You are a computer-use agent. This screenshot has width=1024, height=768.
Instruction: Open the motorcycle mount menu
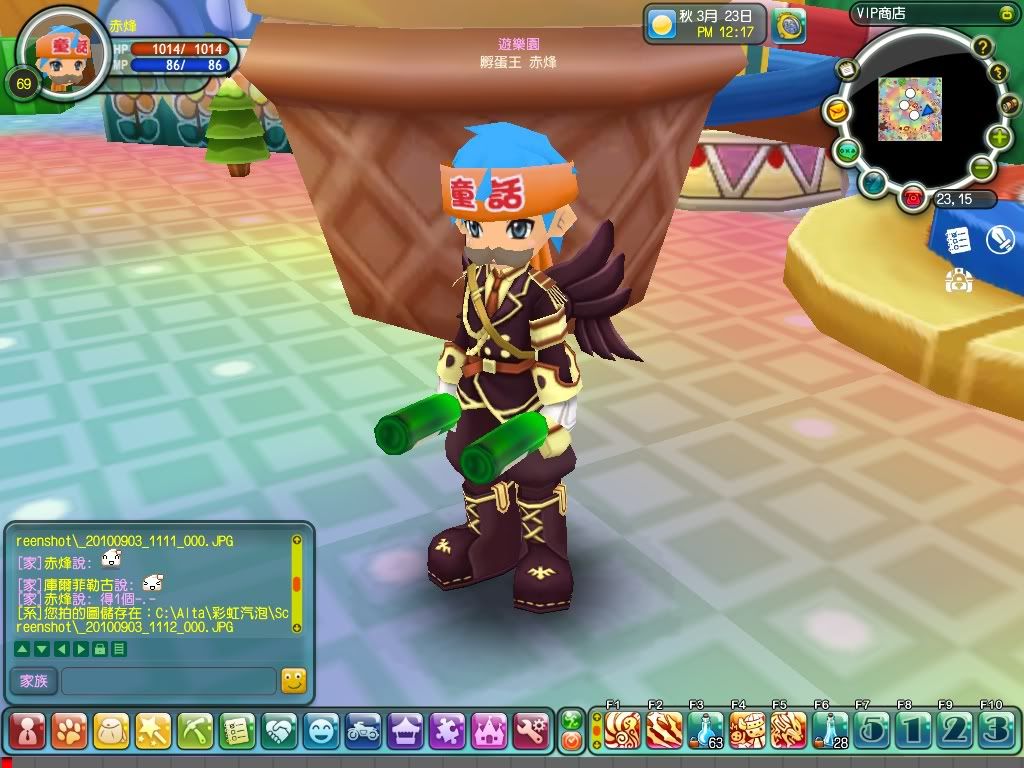click(x=363, y=731)
